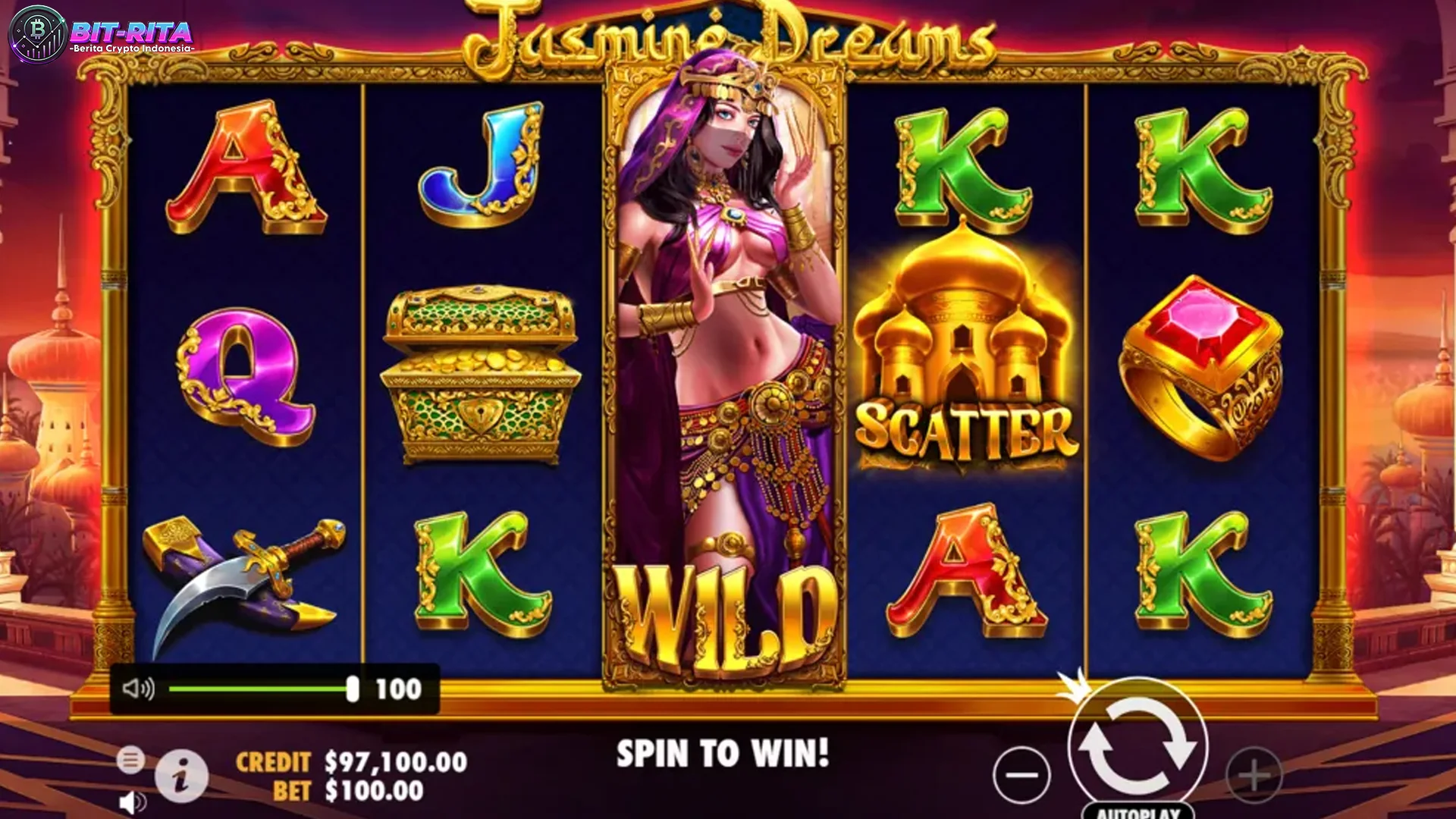Image resolution: width=1456 pixels, height=819 pixels.
Task: Mute via the speaker icon beside volume slider
Action: pyautogui.click(x=138, y=689)
